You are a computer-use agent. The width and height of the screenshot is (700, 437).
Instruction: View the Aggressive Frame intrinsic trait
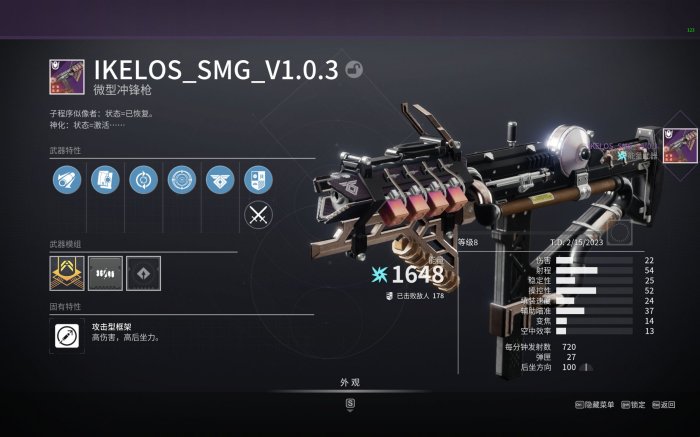point(67,336)
